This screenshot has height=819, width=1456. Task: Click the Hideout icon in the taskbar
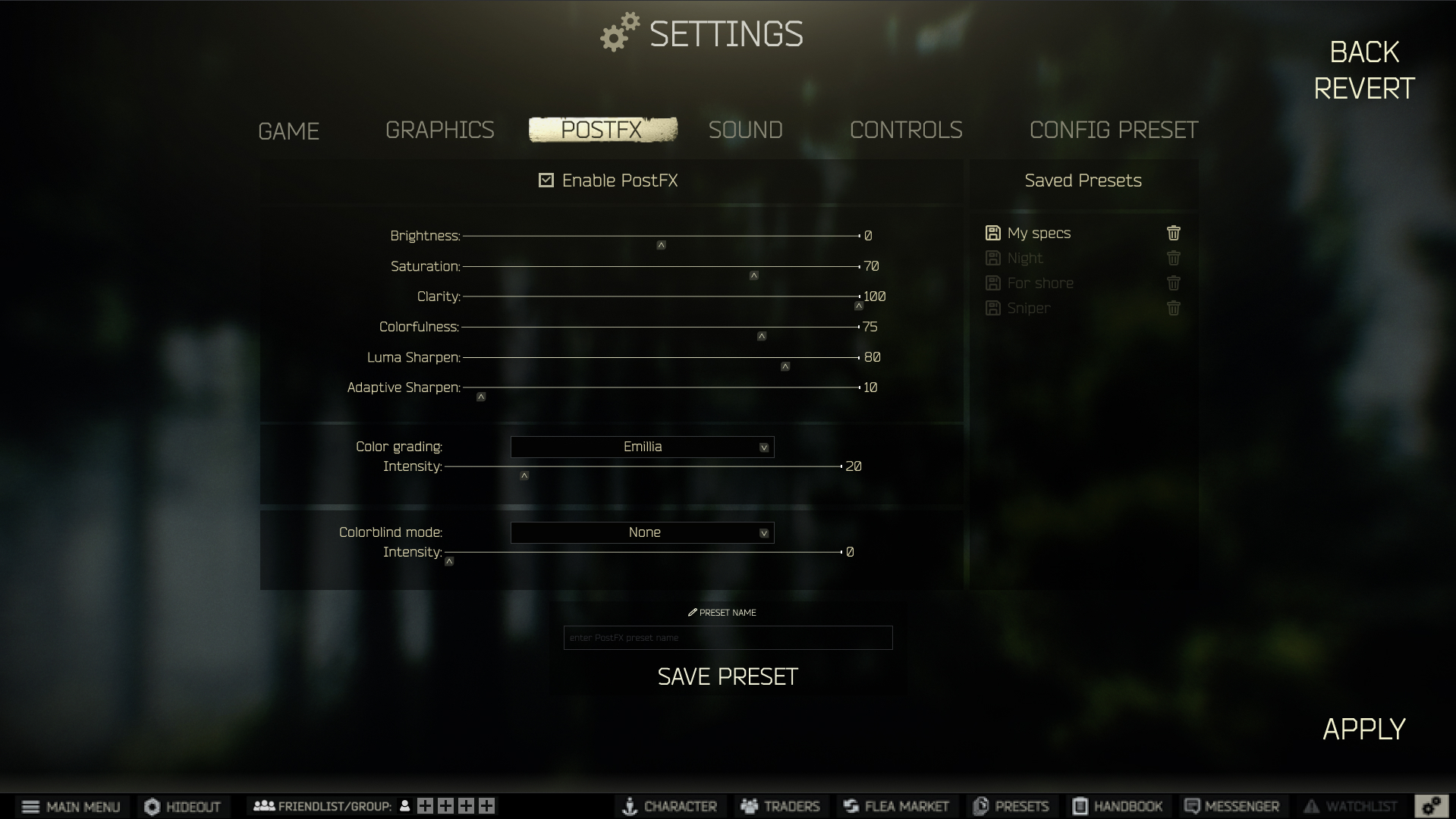[182, 806]
